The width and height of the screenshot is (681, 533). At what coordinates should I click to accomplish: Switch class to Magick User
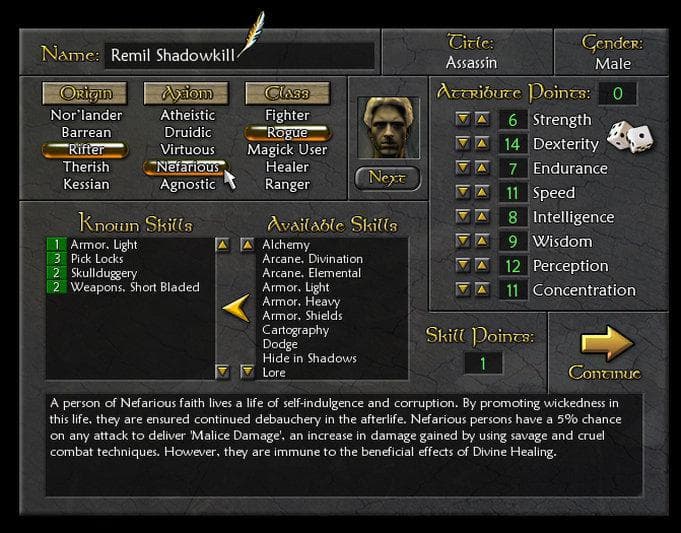287,150
